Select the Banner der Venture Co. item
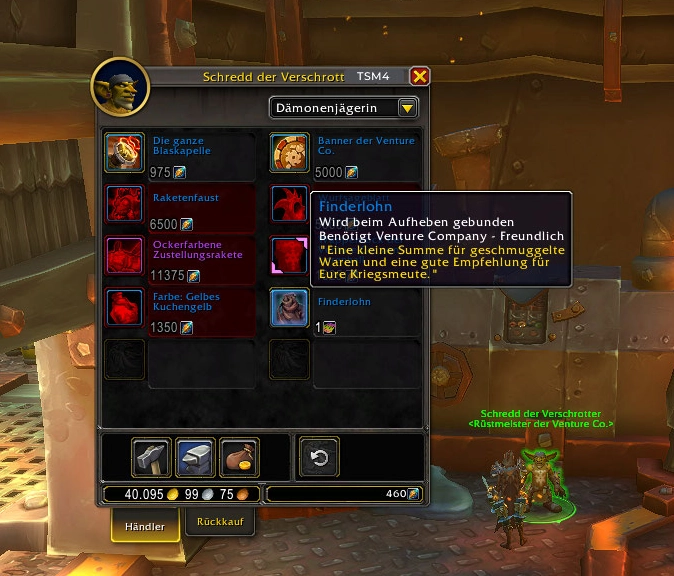The height and width of the screenshot is (576, 674). pyautogui.click(x=289, y=153)
